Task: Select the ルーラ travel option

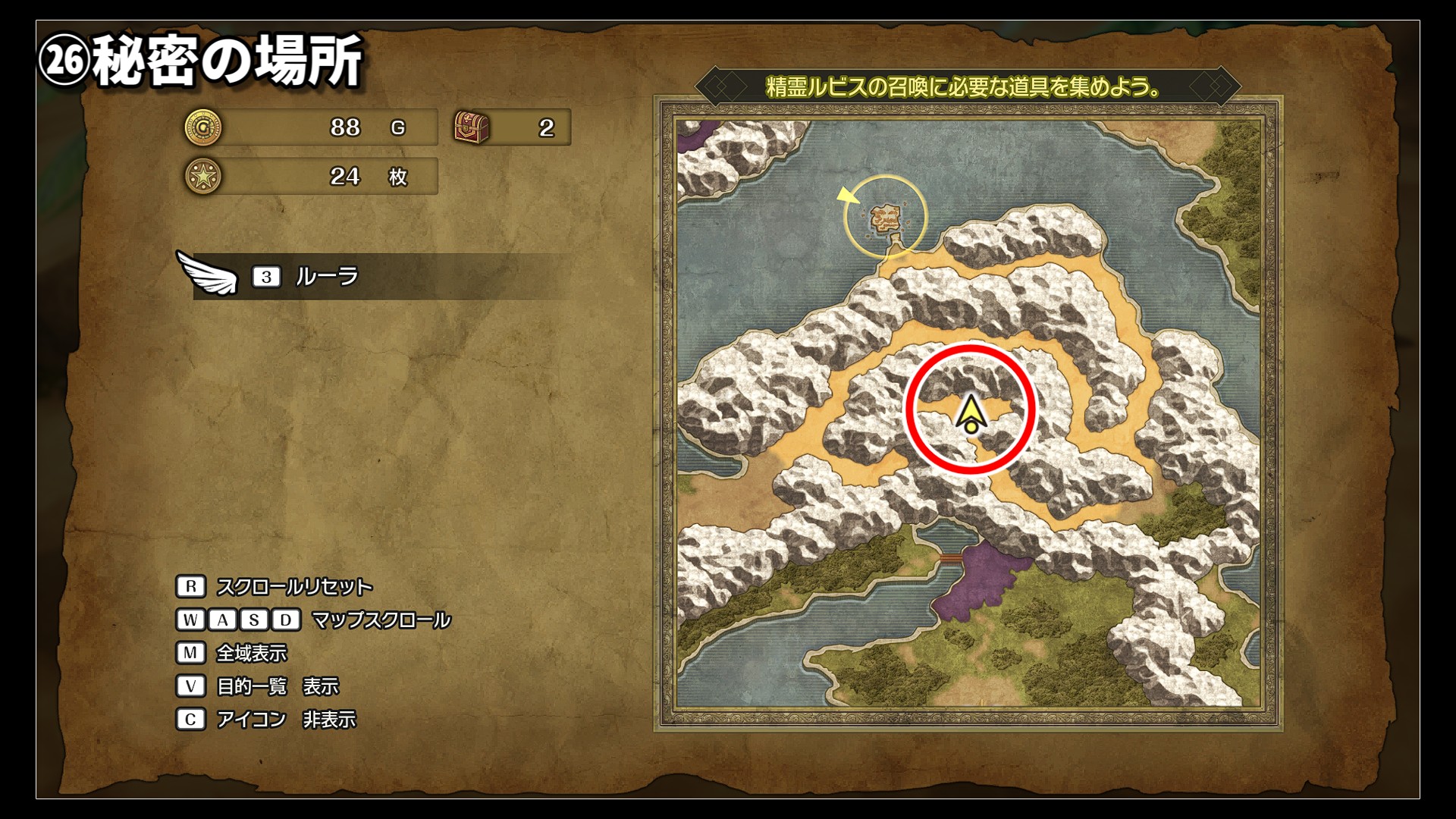Action: (x=326, y=277)
